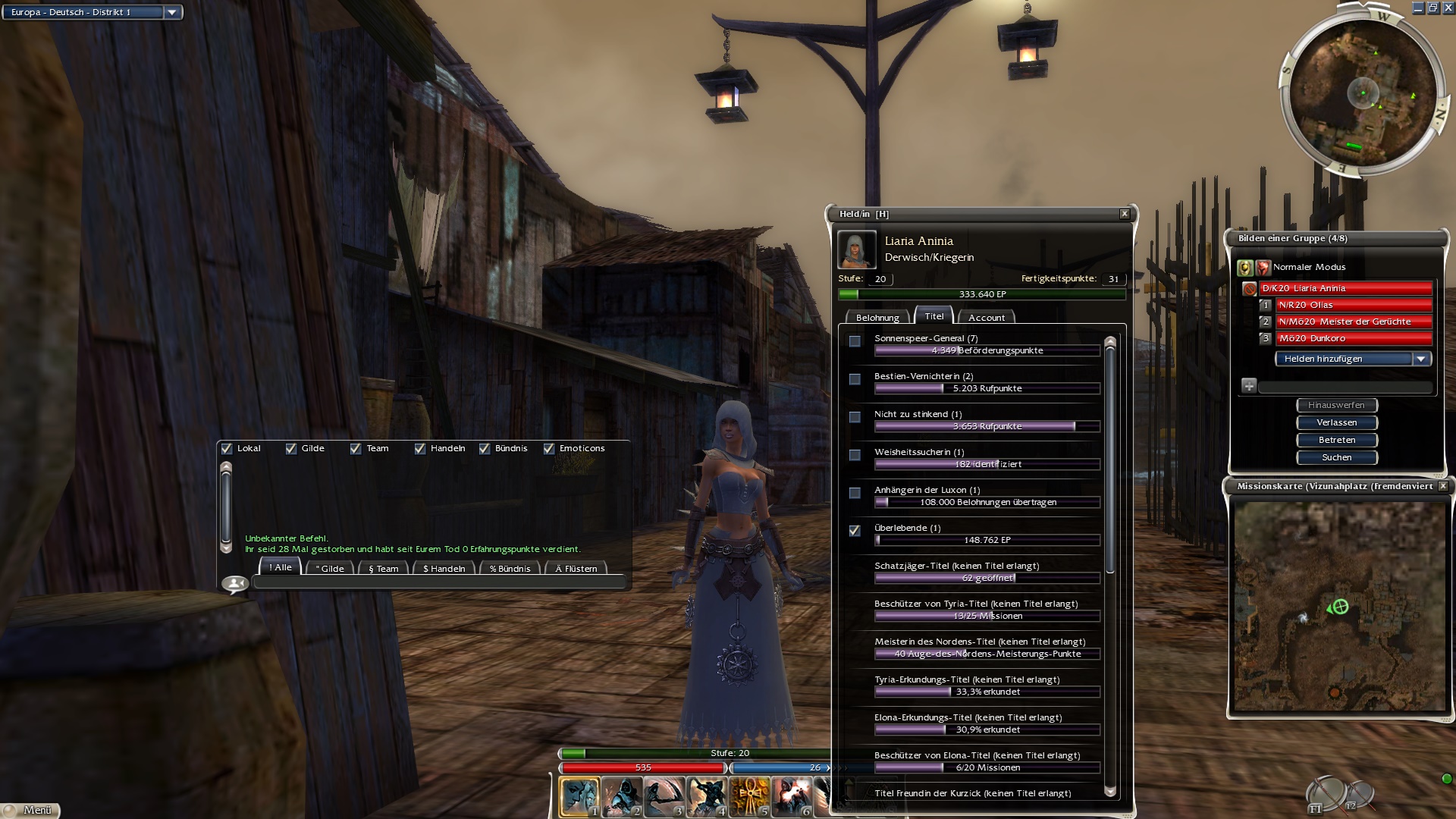This screenshot has width=1456, height=819.
Task: Enable the Bestien-Vernichterin title checkbox
Action: pos(855,379)
